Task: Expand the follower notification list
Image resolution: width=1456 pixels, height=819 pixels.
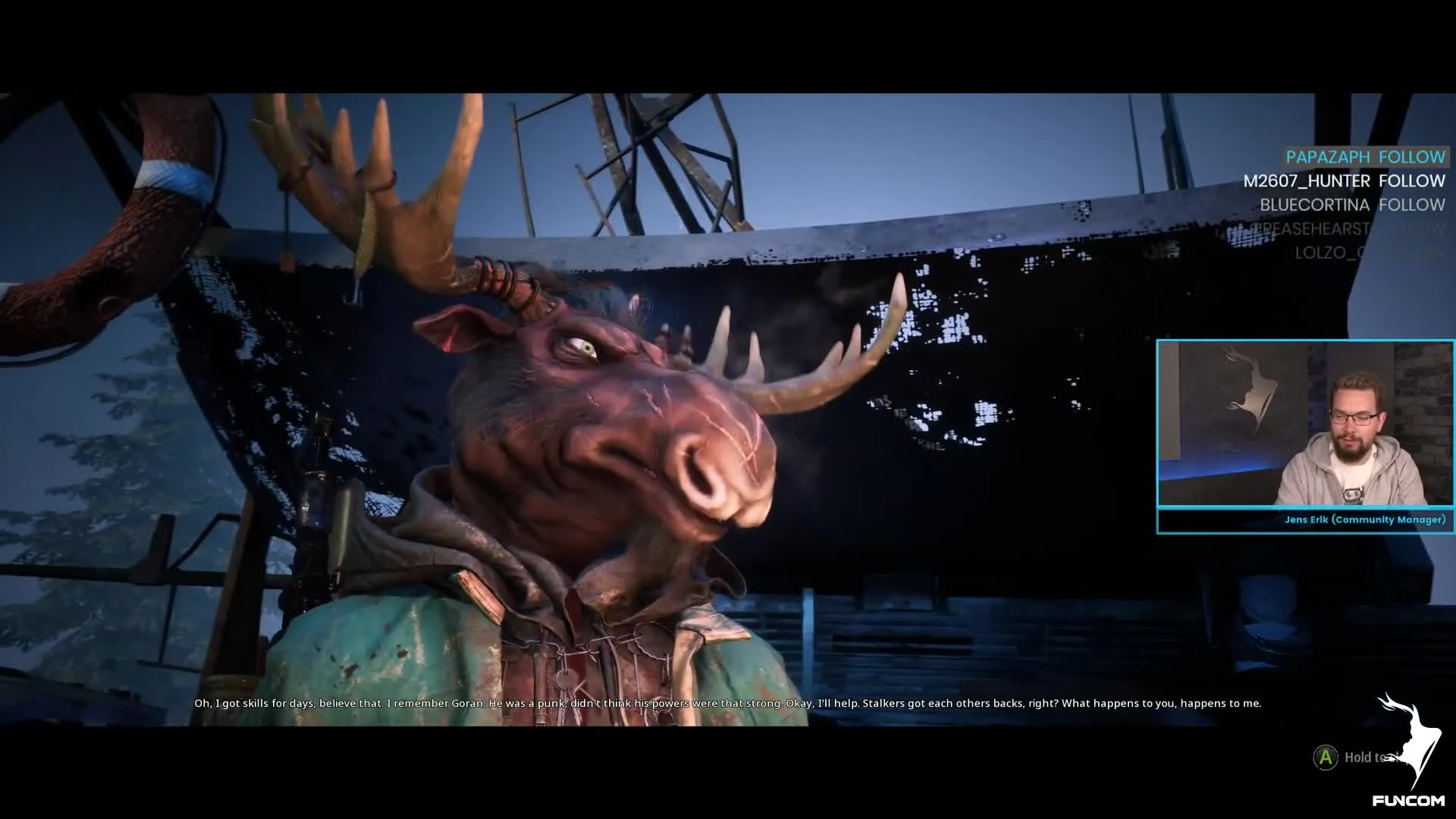Action: 1357,205
